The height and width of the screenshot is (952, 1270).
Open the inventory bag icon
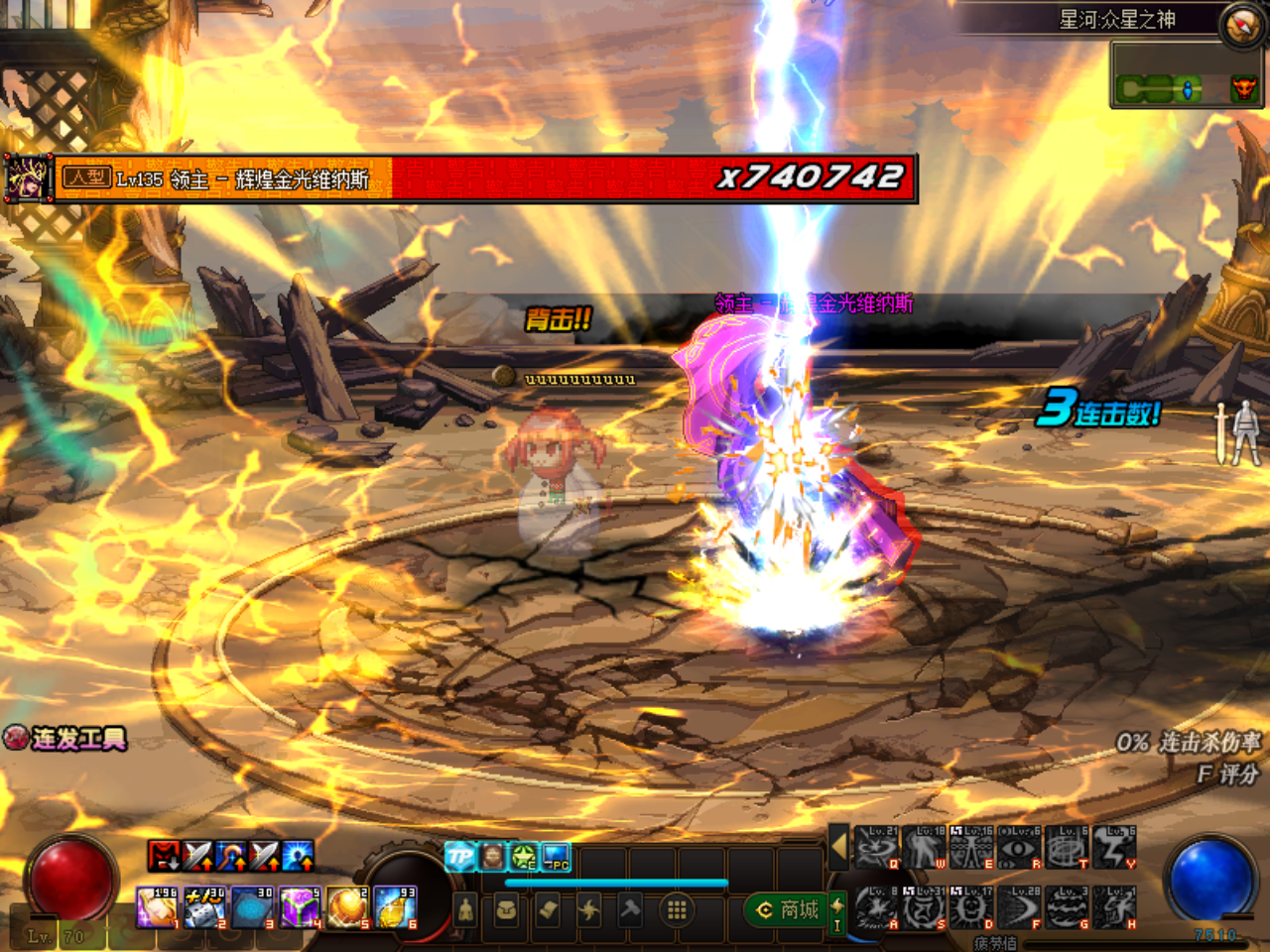506,909
